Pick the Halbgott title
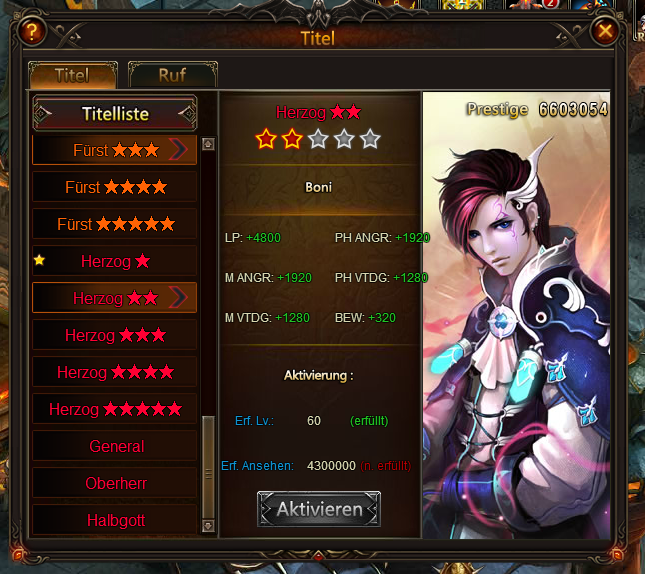Viewport: 645px width, 574px height. (x=116, y=520)
